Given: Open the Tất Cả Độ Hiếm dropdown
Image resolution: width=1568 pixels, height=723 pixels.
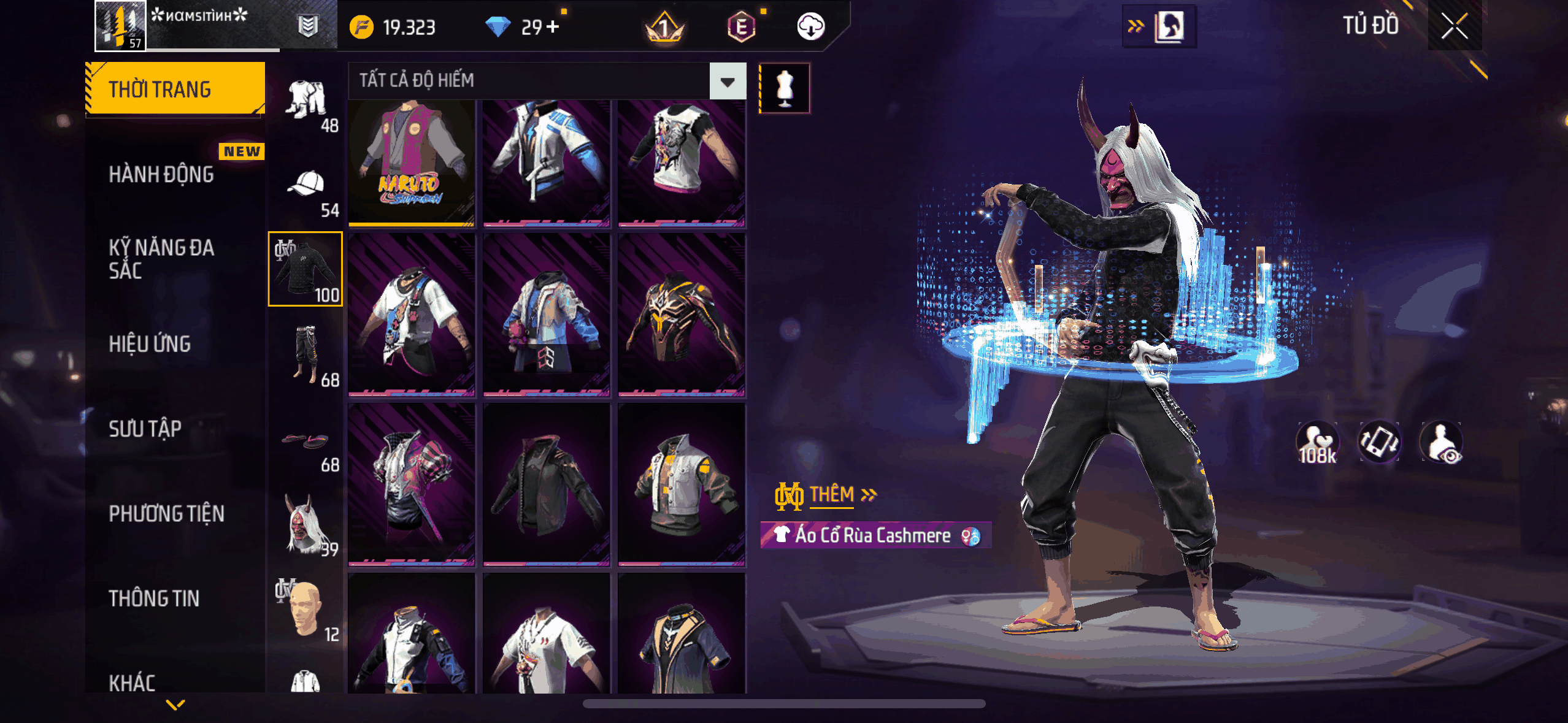Looking at the screenshot, I should pos(728,81).
